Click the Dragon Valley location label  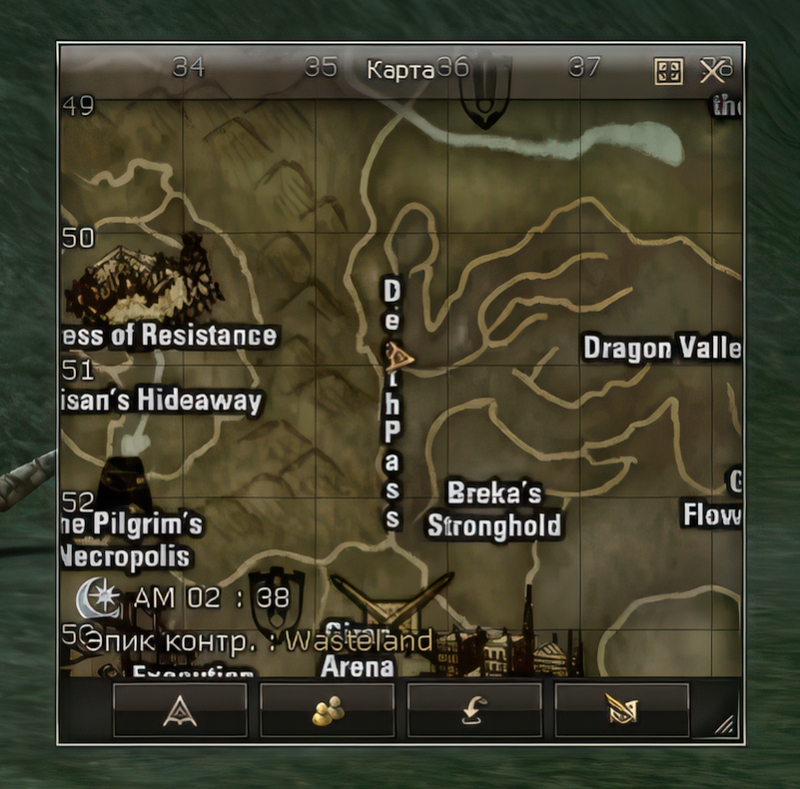click(x=662, y=348)
